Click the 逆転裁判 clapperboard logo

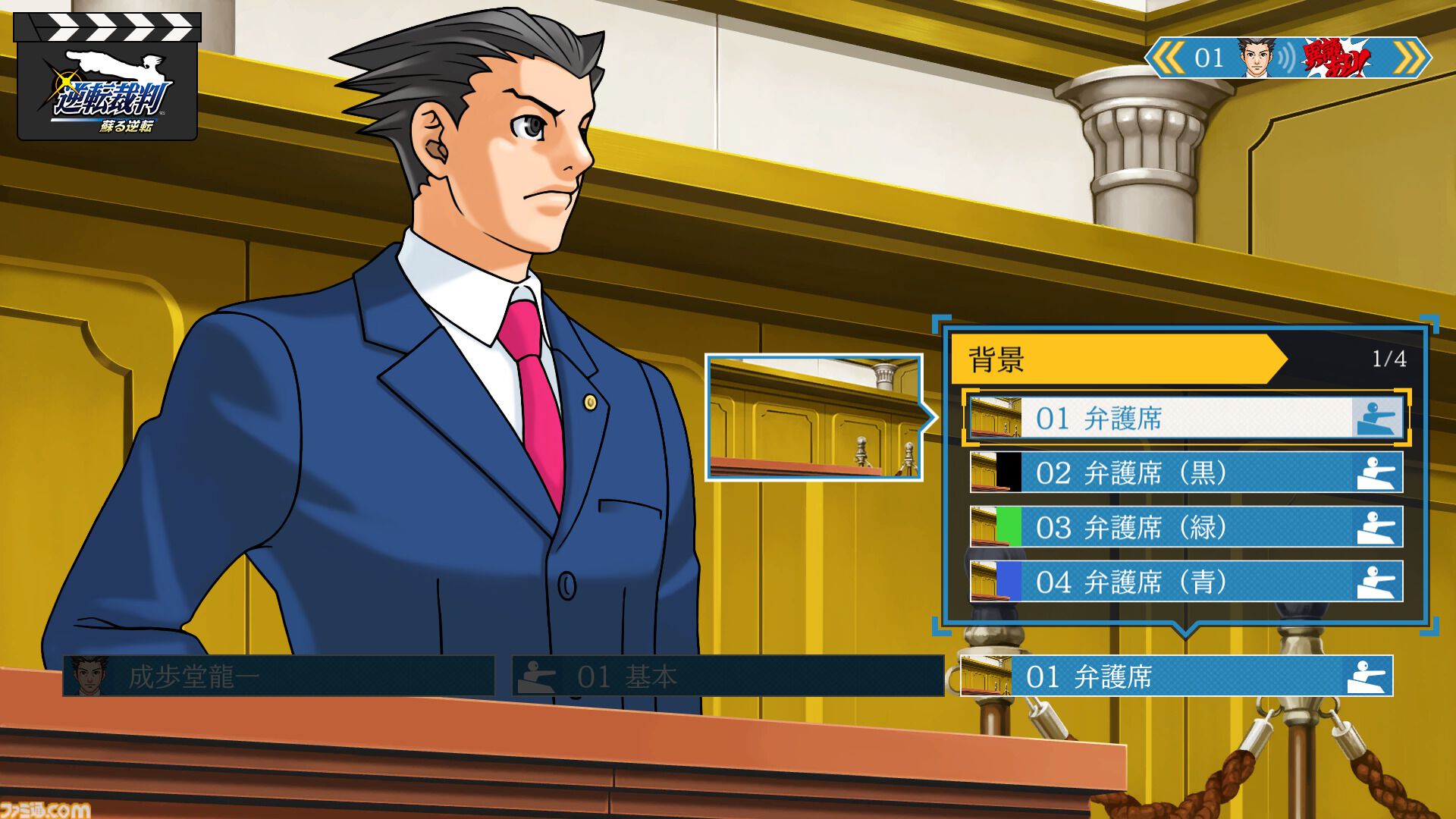pyautogui.click(x=108, y=77)
